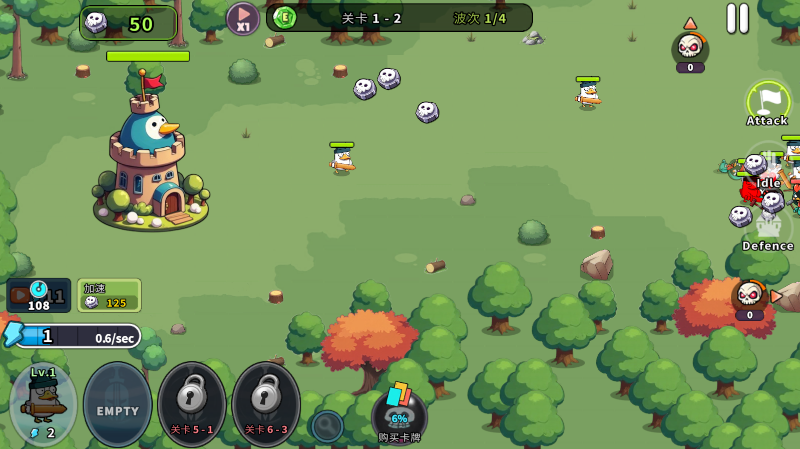Screen dimensions: 800x449
Task: Choose the Defence stance
Action: 767,230
